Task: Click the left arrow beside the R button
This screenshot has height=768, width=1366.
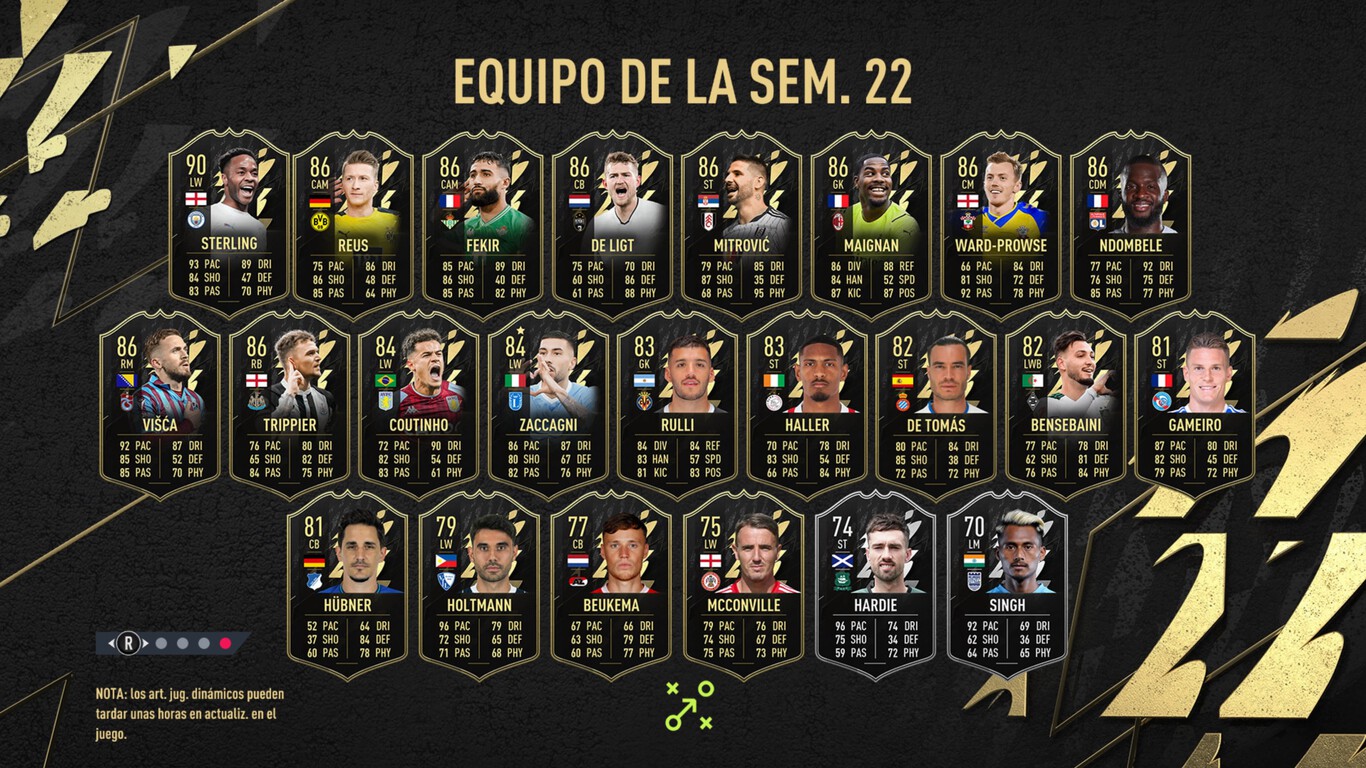Action: [112, 643]
